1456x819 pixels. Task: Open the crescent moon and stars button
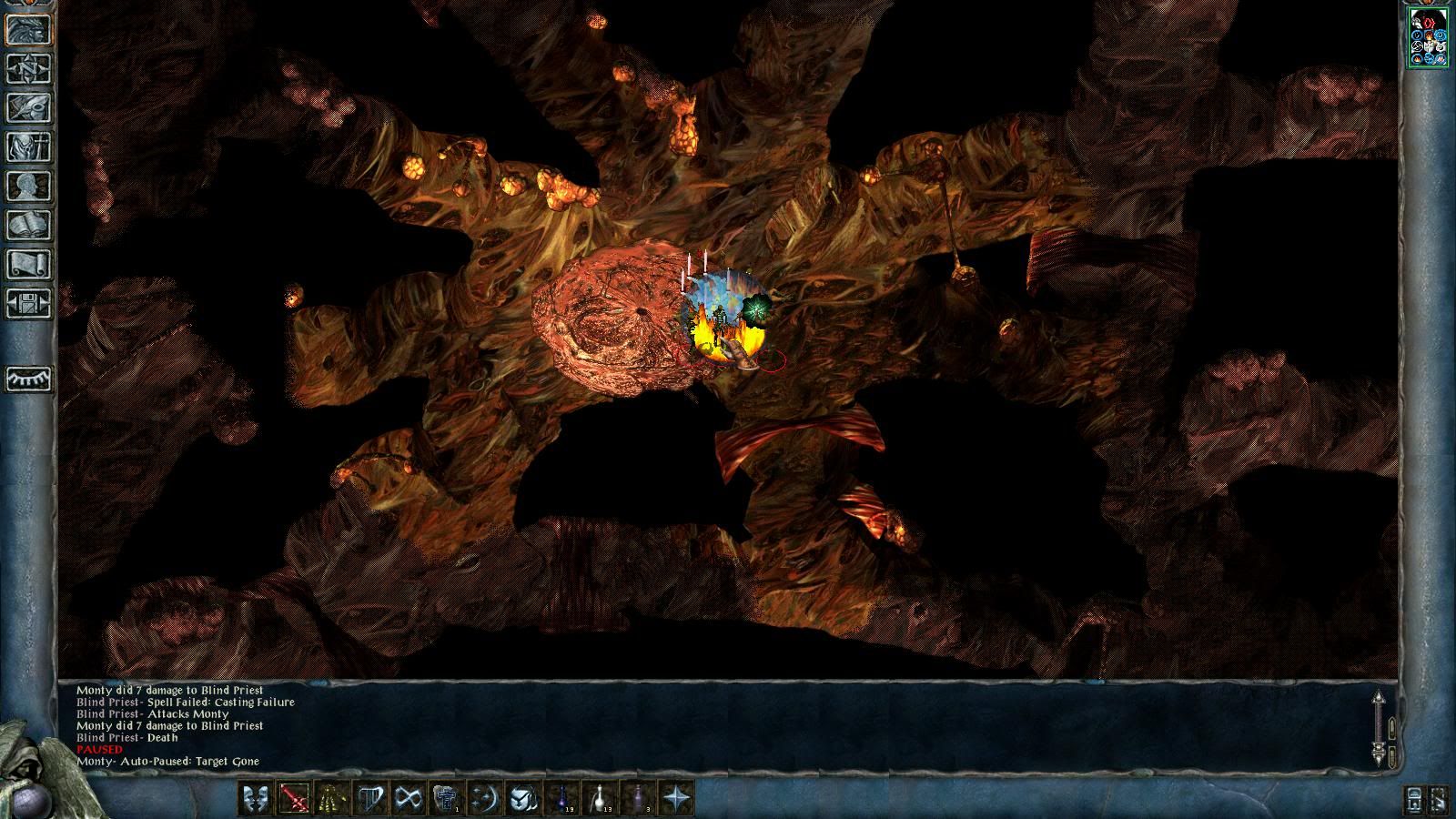click(485, 799)
